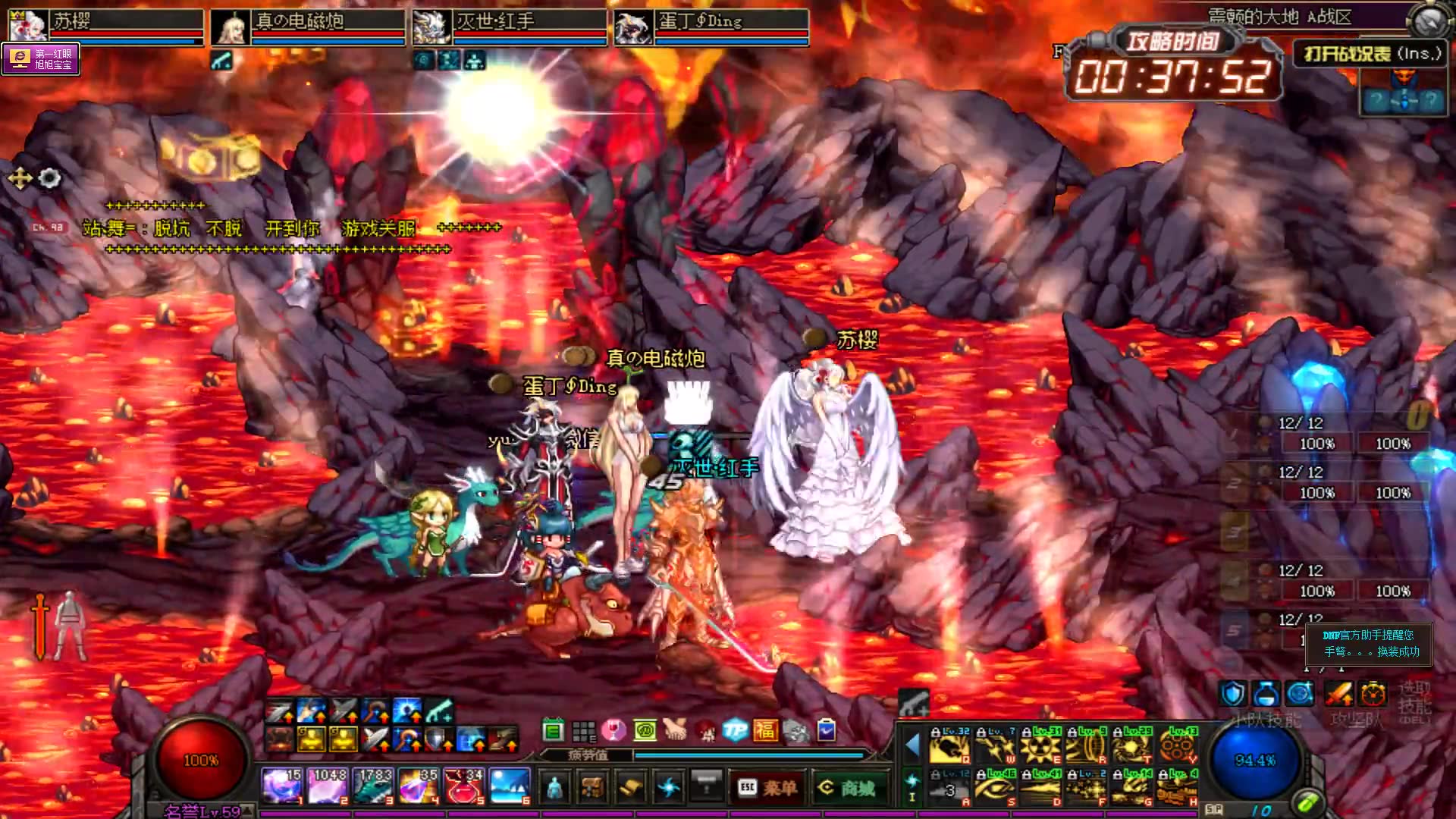The height and width of the screenshot is (819, 1456).
Task: Select the teal shark item in slot 3
Action: 374,786
